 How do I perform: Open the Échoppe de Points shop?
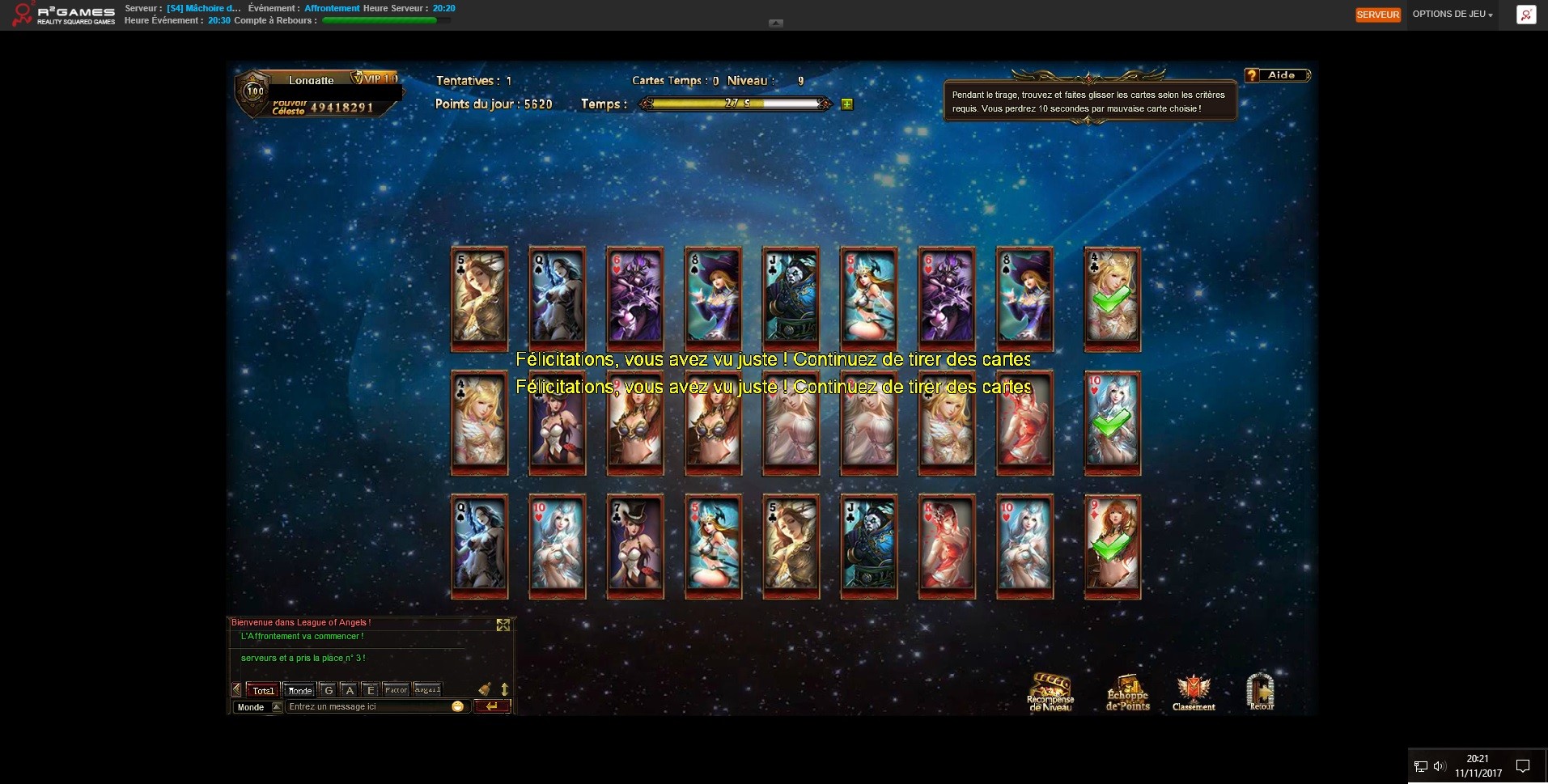tap(1127, 692)
